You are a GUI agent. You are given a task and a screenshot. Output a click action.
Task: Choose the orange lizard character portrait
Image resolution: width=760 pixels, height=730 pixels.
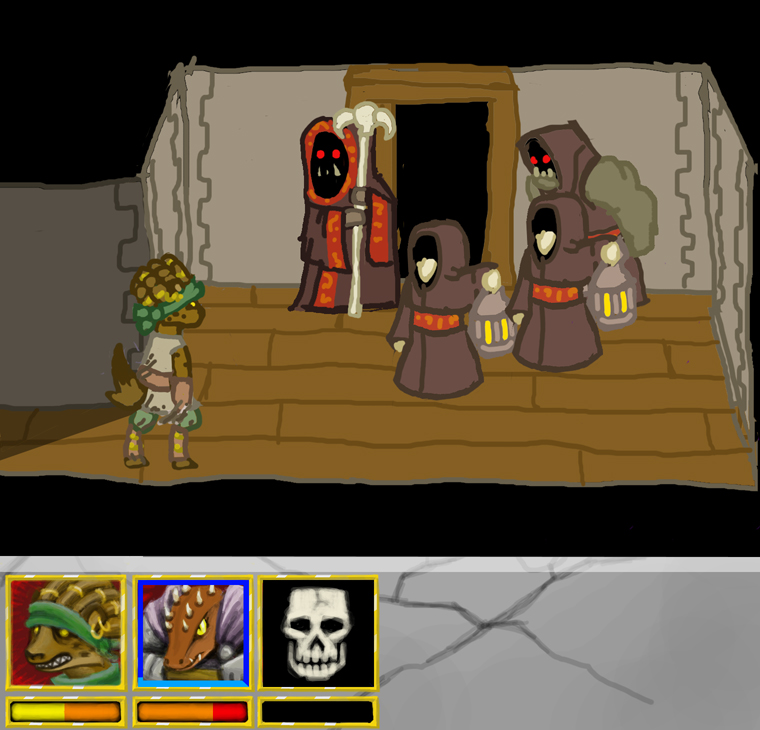pos(192,632)
